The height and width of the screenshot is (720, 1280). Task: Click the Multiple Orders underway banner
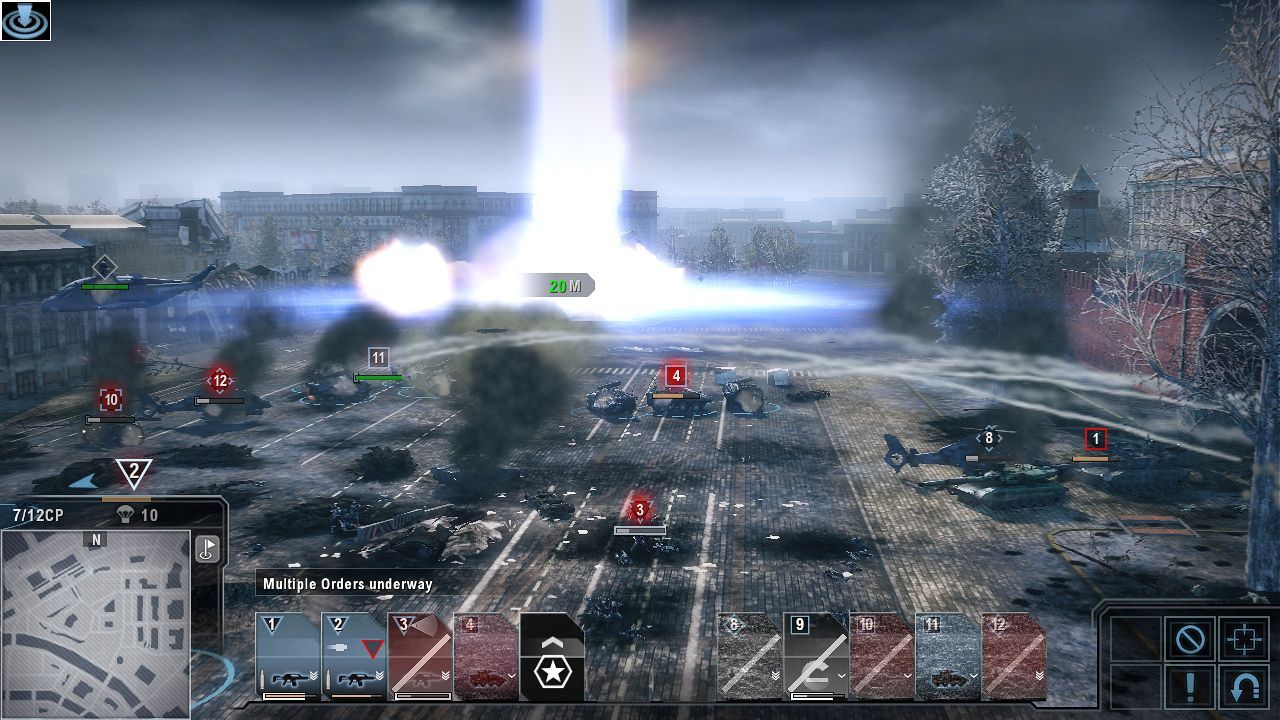pos(347,584)
